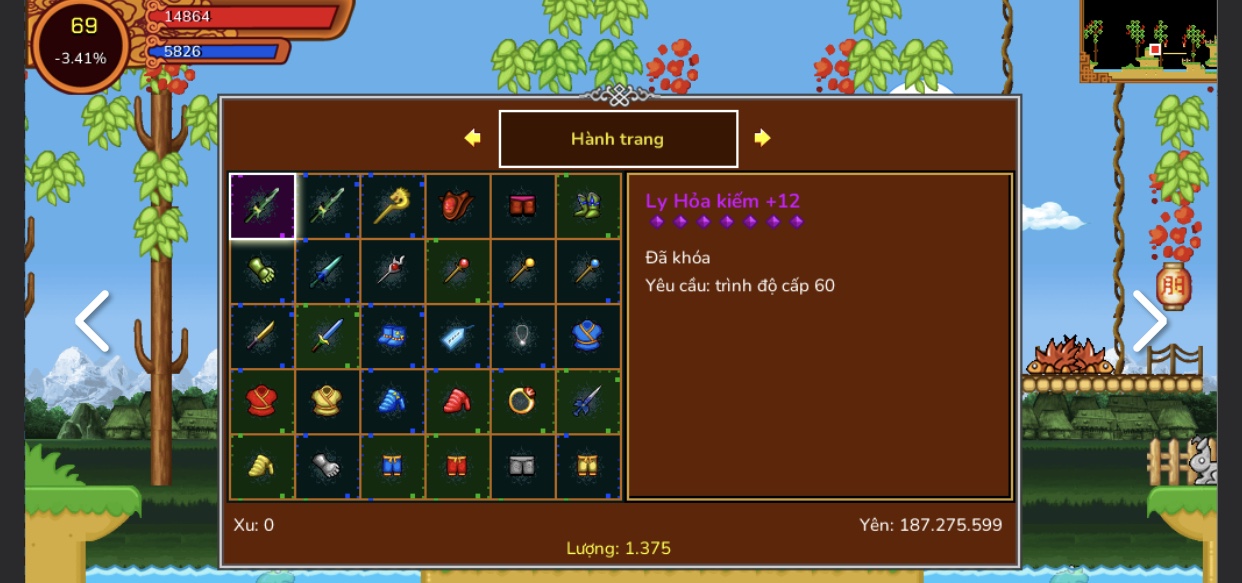Select the gold ring with red gem
Screen dimensions: 1242x583
[x=523, y=401]
